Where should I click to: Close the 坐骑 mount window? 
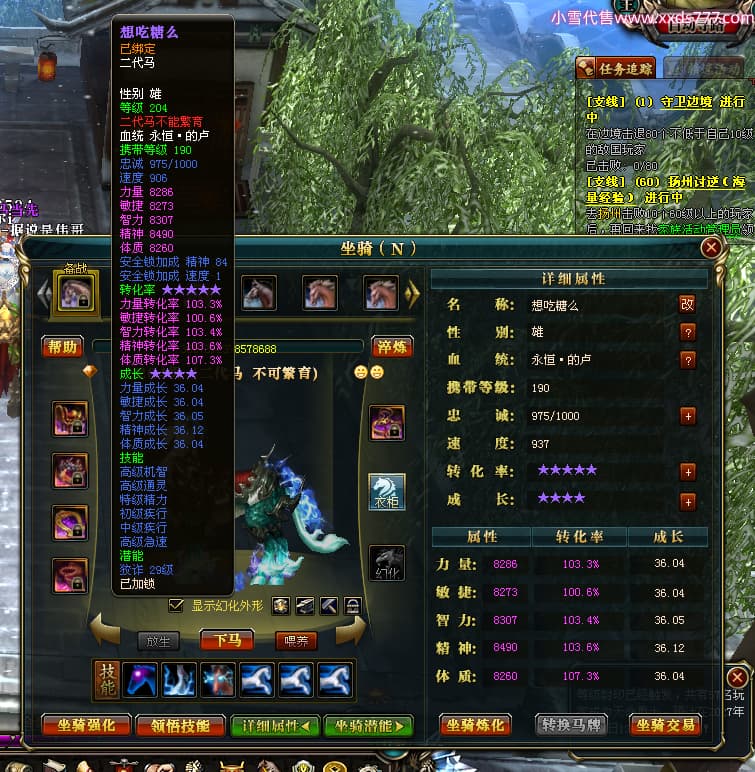click(x=711, y=247)
